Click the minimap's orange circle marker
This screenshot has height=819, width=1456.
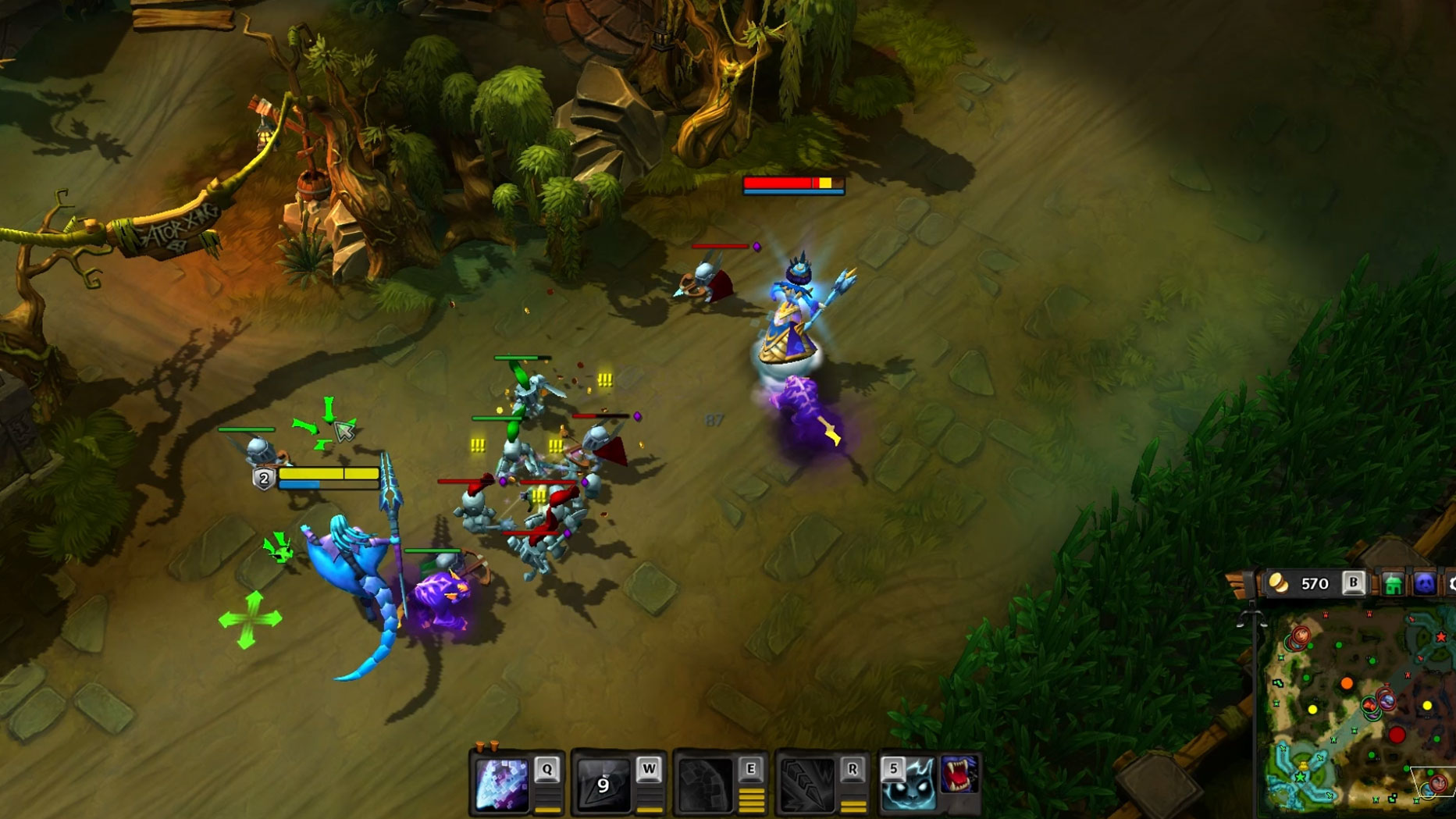coord(1347,684)
